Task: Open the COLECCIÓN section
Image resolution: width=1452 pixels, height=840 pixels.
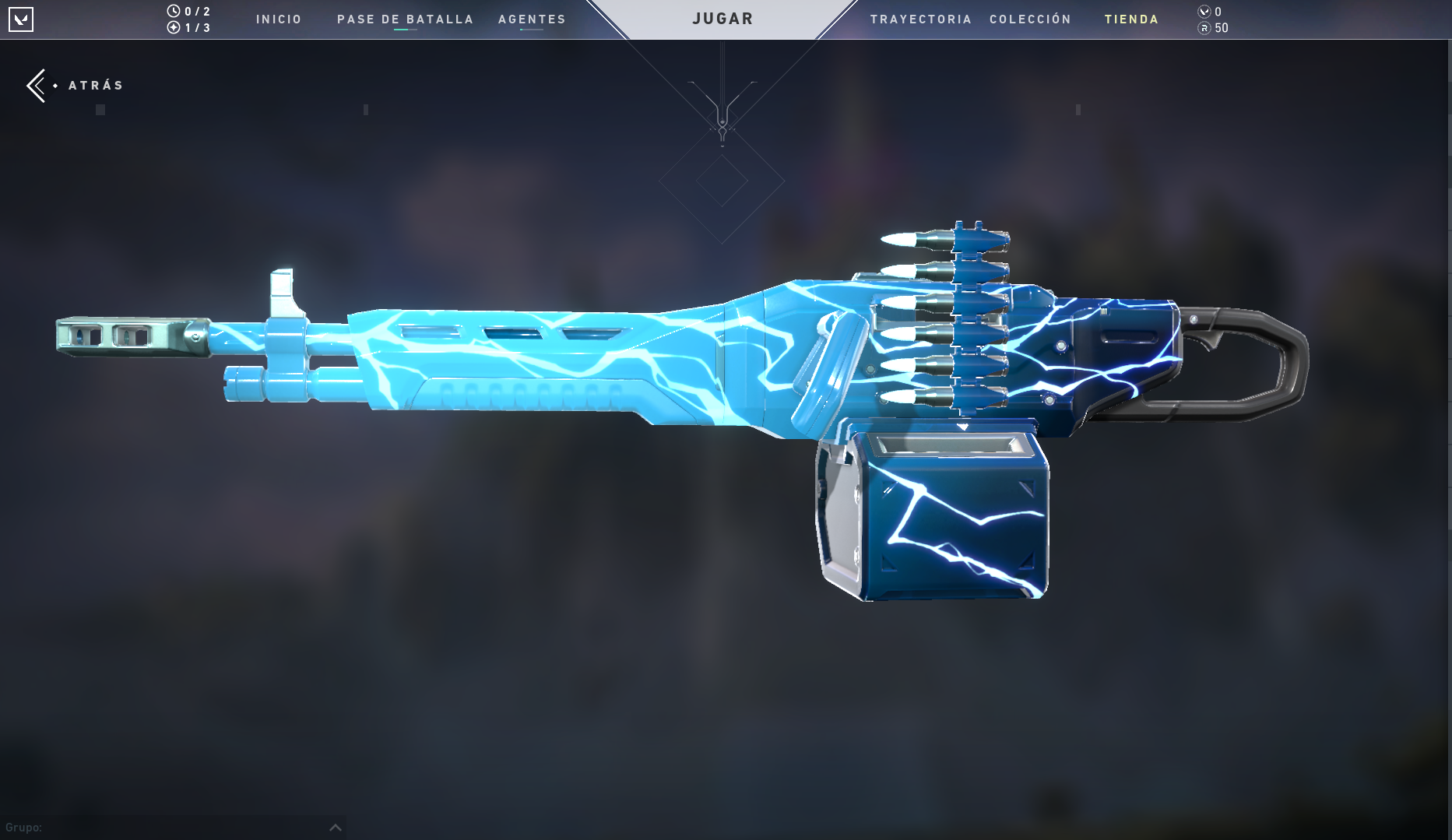Action: pyautogui.click(x=1030, y=19)
